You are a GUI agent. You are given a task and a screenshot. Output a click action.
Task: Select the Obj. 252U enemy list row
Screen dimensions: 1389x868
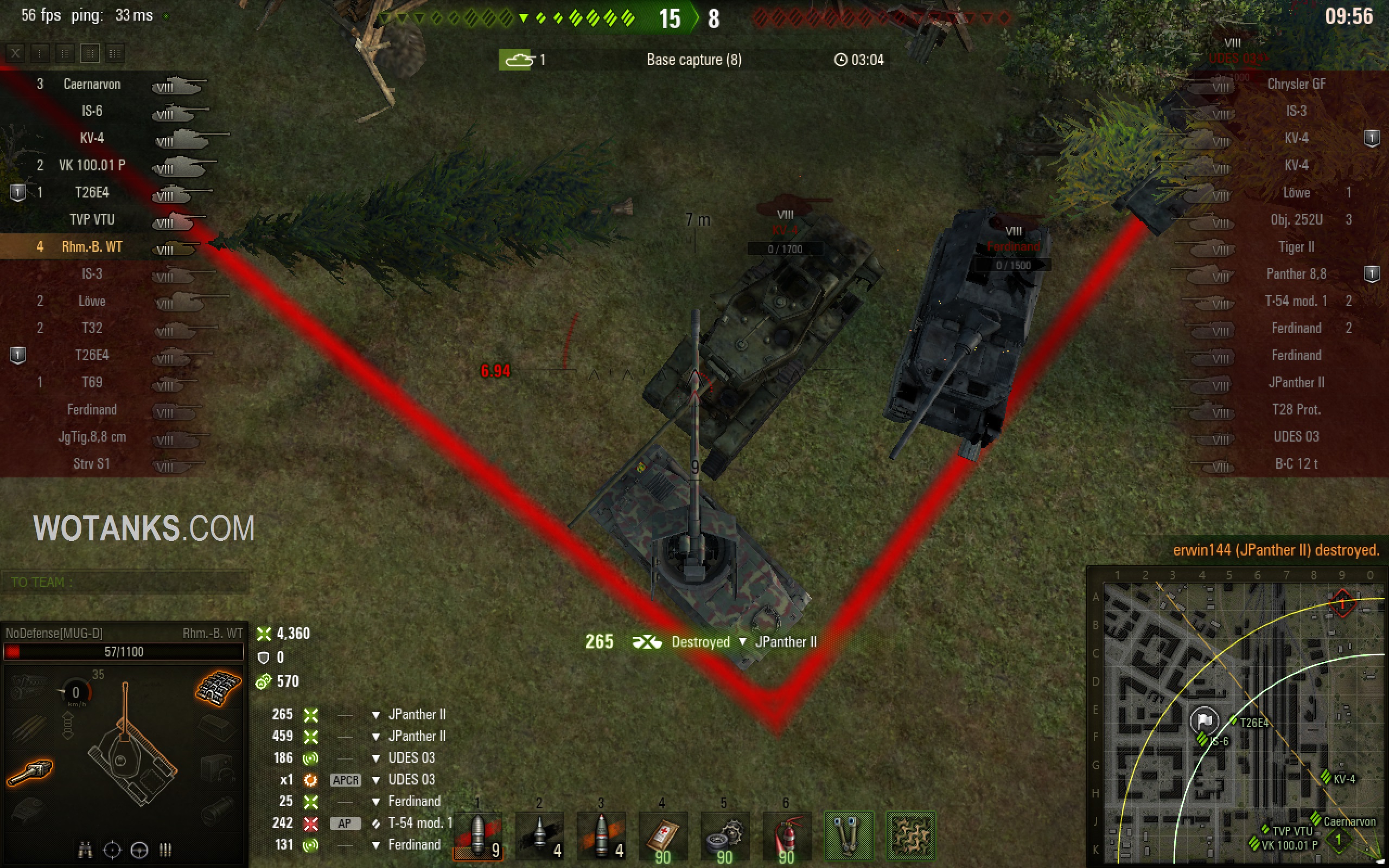click(1296, 220)
